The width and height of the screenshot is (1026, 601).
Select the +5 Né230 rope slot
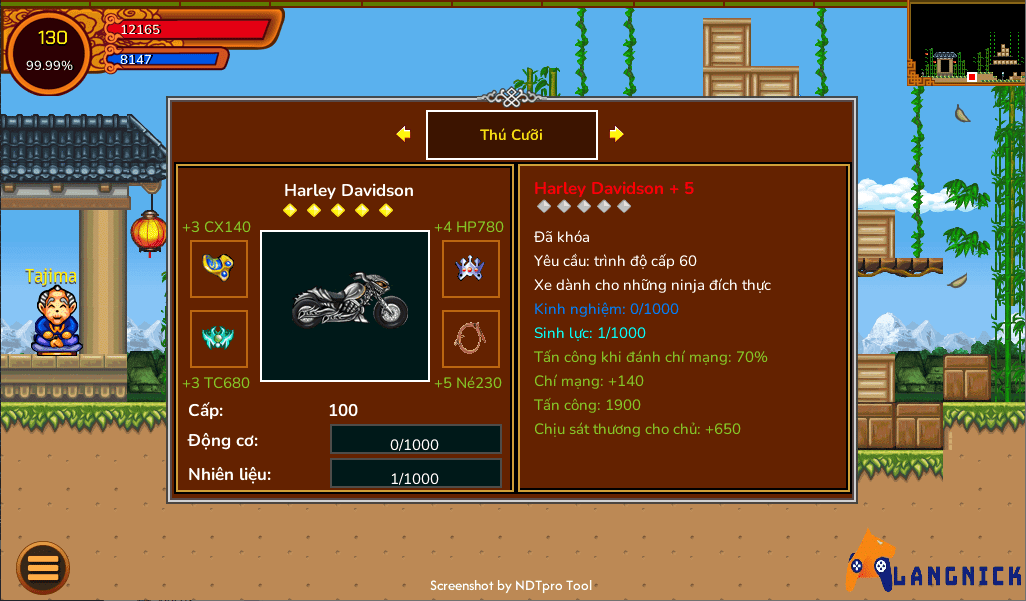[471, 338]
